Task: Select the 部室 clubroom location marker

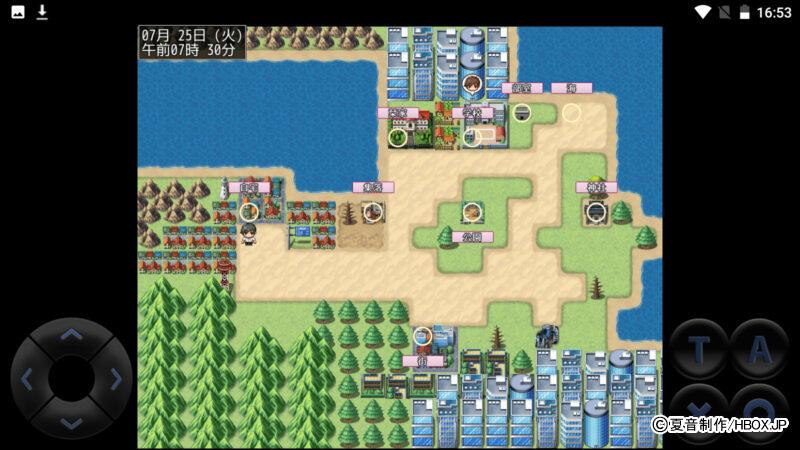Action: click(x=521, y=112)
